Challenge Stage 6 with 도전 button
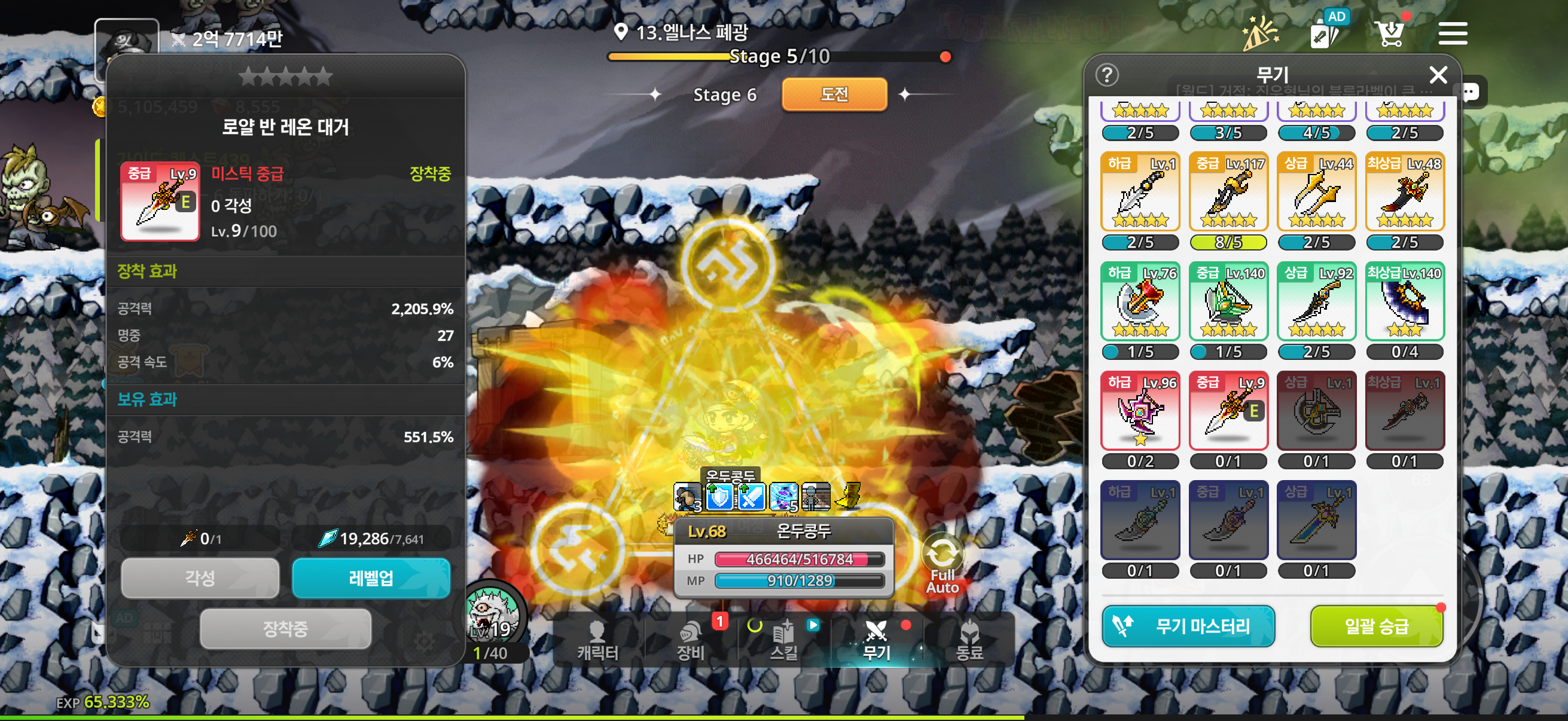 (x=834, y=94)
